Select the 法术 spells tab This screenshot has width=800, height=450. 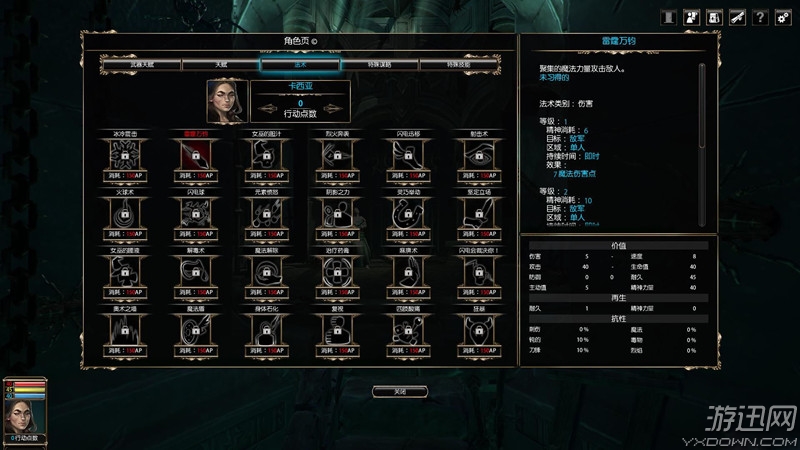coord(299,64)
